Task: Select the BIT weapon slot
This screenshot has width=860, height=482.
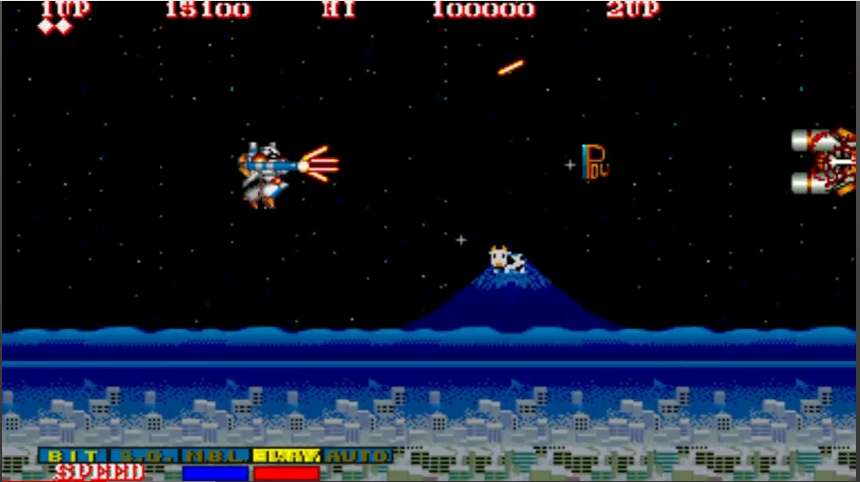Action: 75,456
